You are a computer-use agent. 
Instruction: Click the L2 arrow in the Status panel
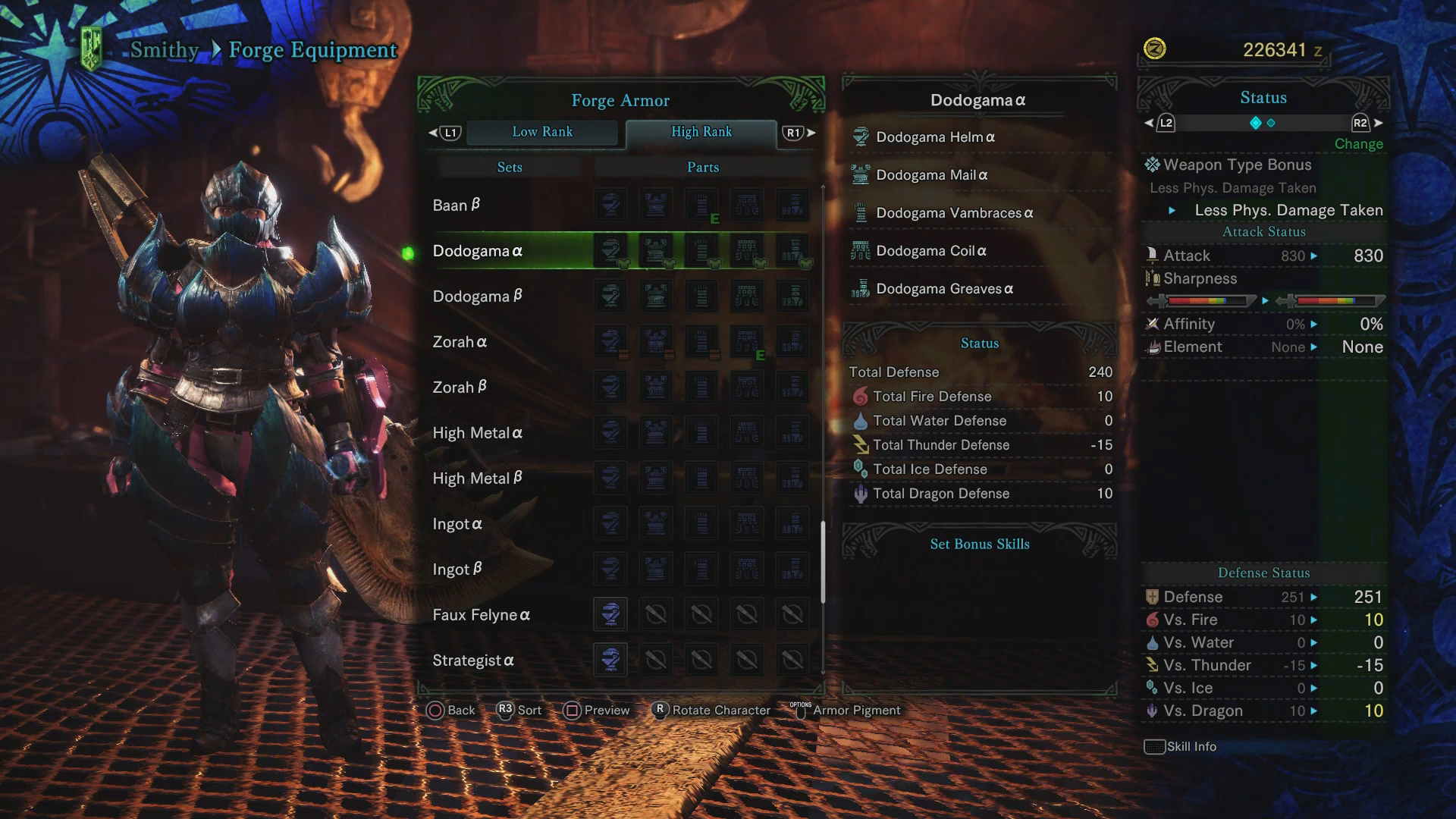(1150, 122)
